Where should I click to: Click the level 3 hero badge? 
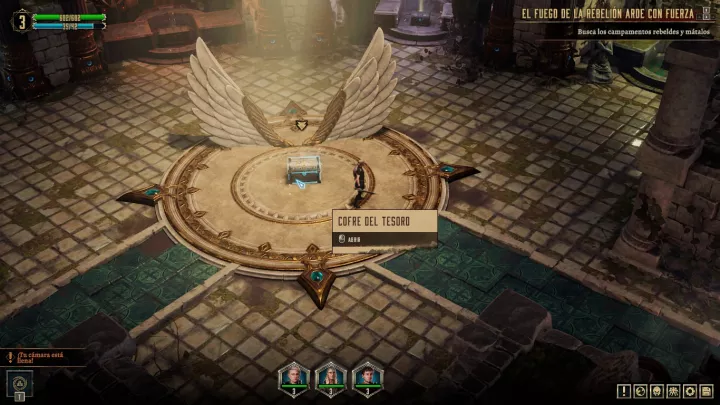(19, 20)
